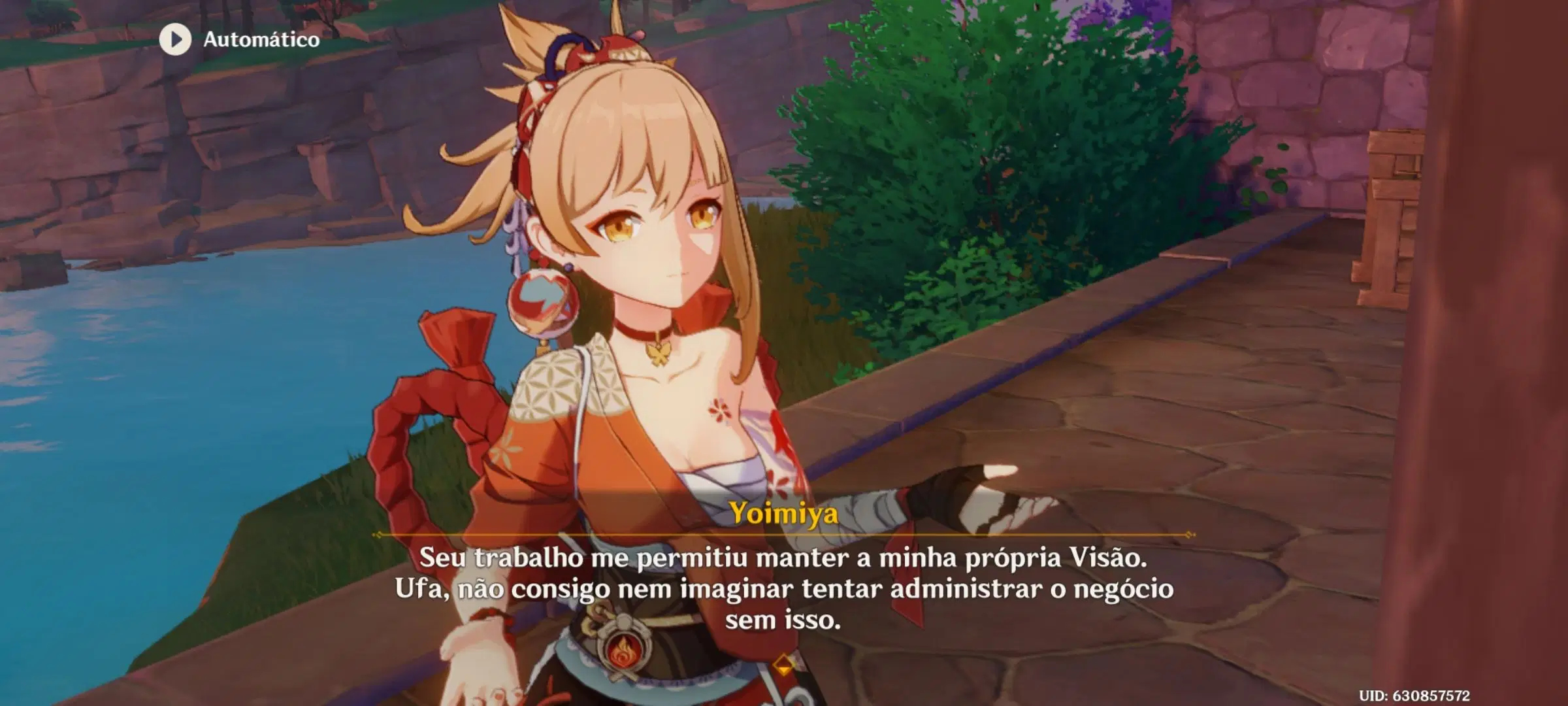This screenshot has width=1568, height=706.
Task: Click the Automático label text
Action: 260,38
